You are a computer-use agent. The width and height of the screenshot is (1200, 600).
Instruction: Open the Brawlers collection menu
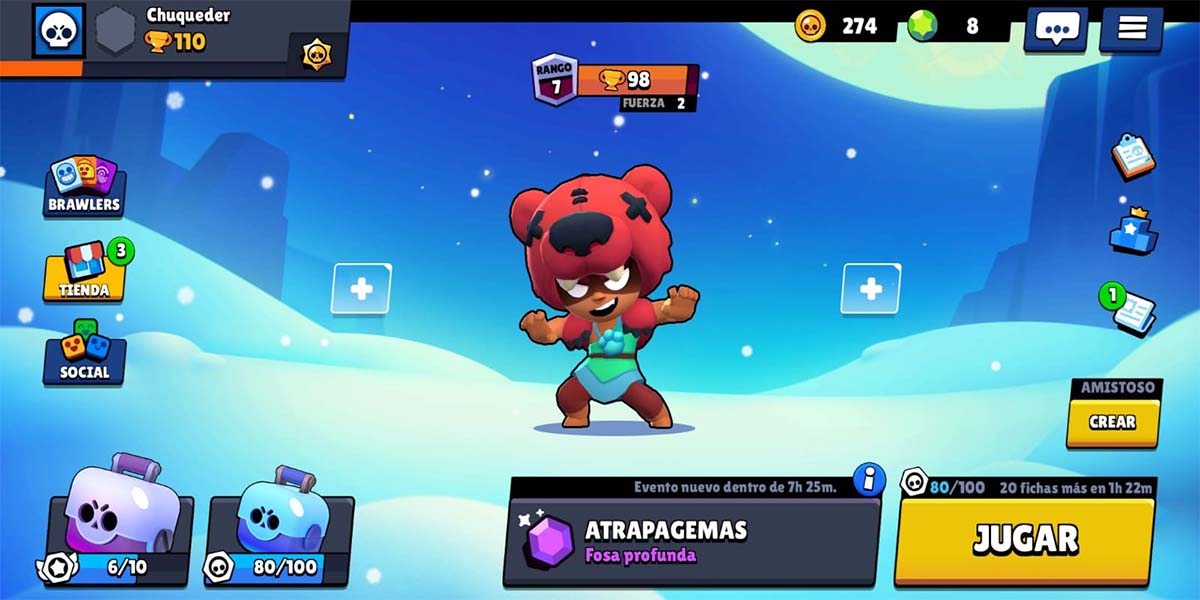point(84,186)
